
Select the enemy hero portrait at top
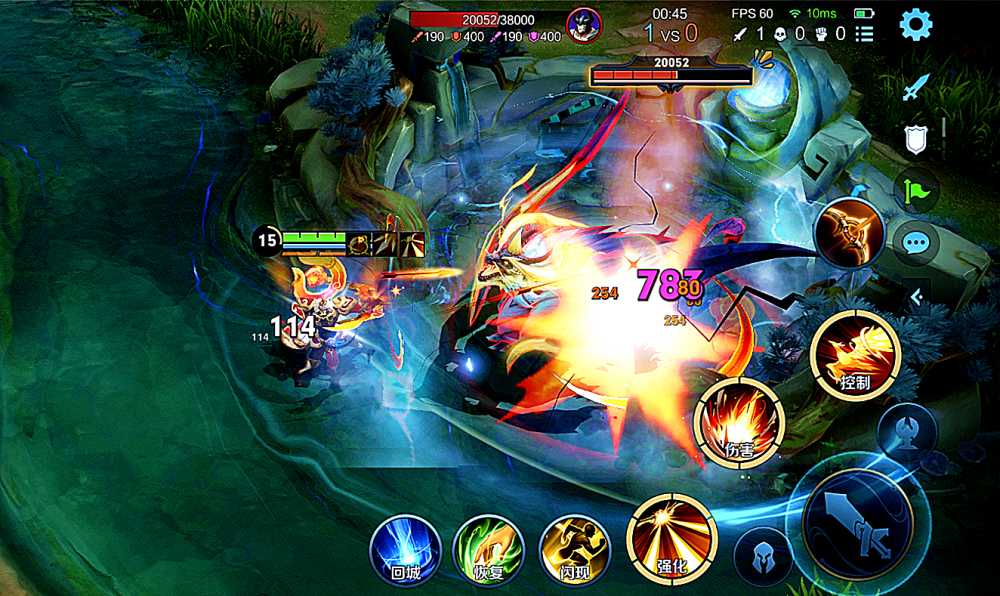pyautogui.click(x=584, y=25)
